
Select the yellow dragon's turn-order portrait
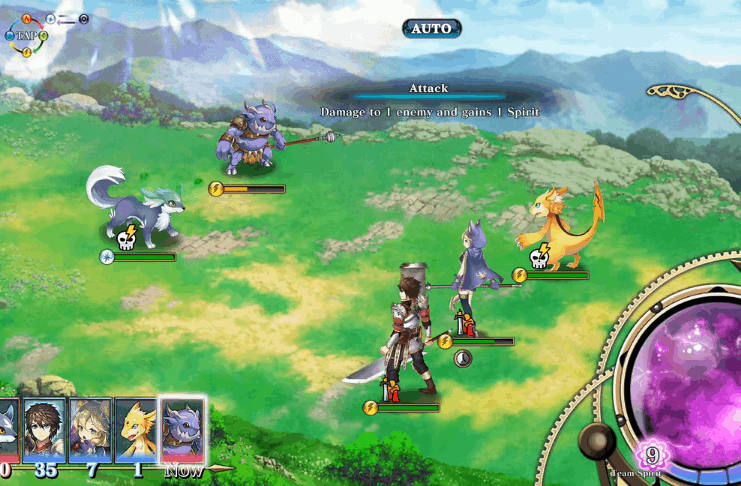coord(136,430)
